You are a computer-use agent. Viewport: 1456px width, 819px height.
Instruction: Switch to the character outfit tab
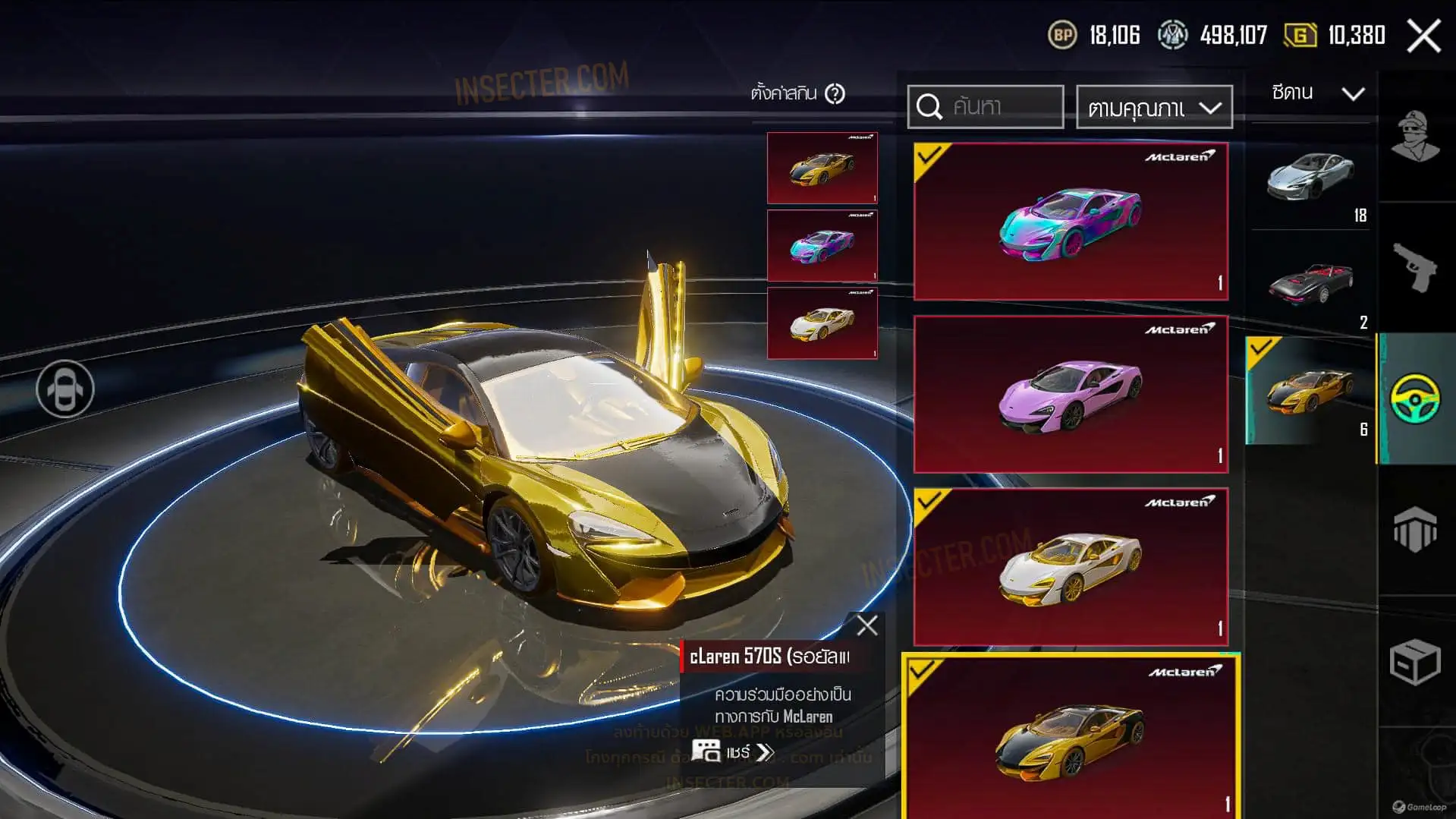pyautogui.click(x=1416, y=137)
